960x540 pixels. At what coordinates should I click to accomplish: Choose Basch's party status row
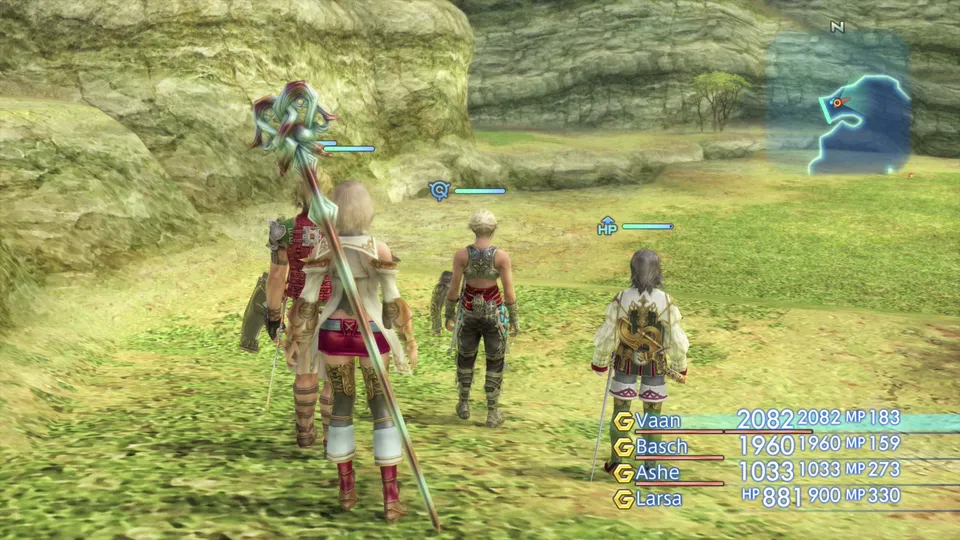click(x=661, y=446)
